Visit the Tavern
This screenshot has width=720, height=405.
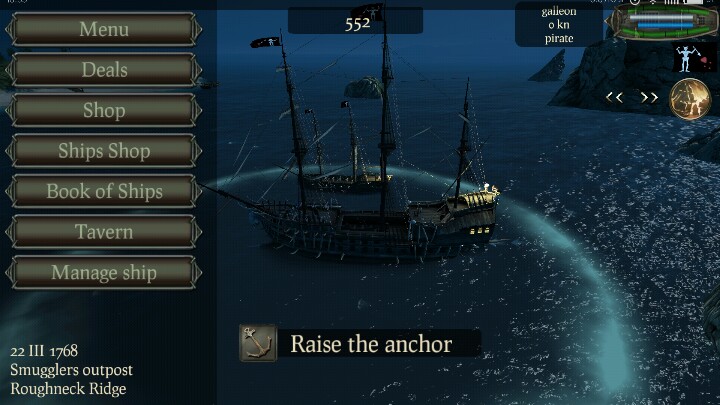(104, 232)
